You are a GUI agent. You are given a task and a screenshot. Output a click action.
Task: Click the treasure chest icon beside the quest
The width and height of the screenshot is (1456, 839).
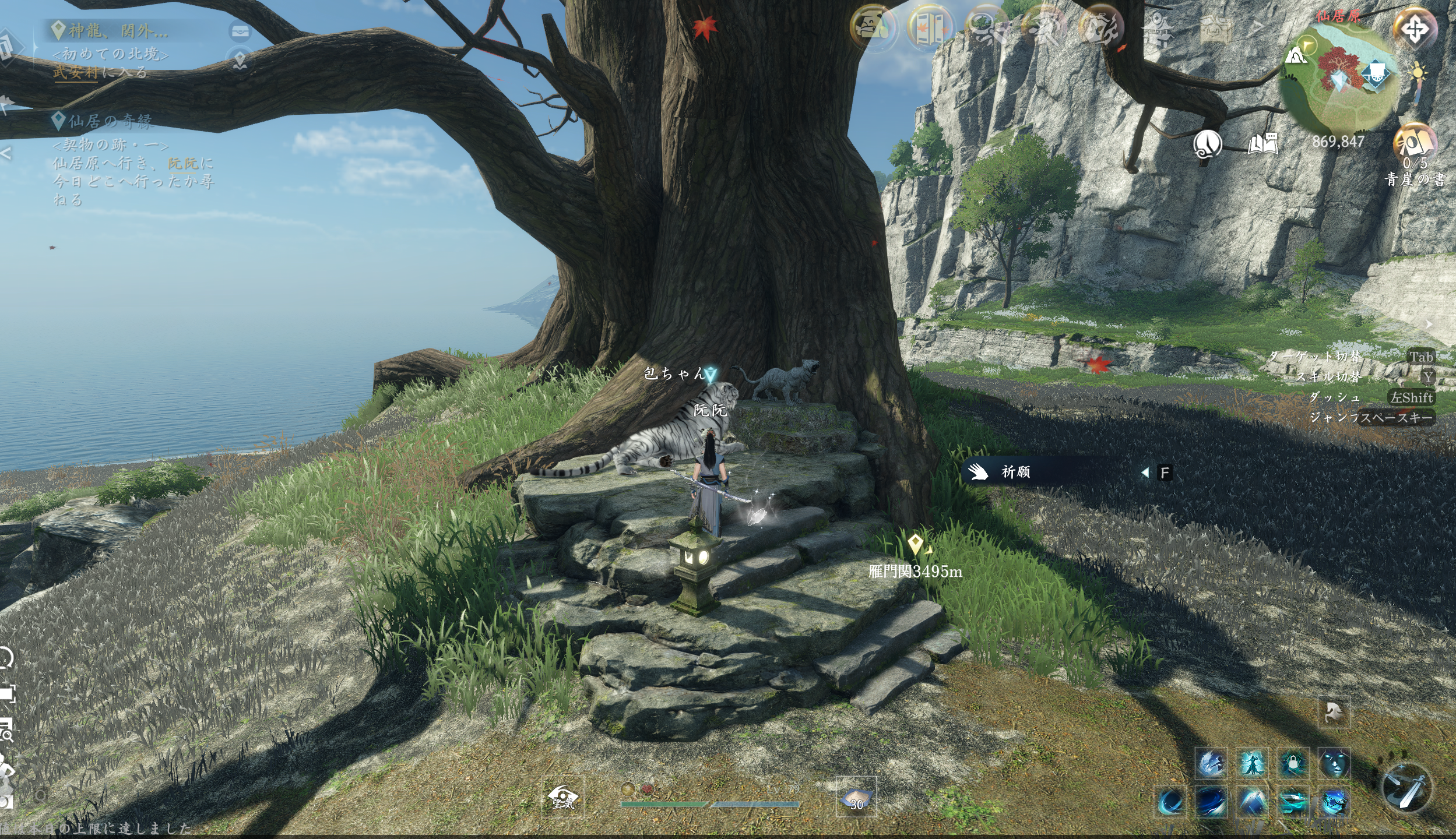240,30
